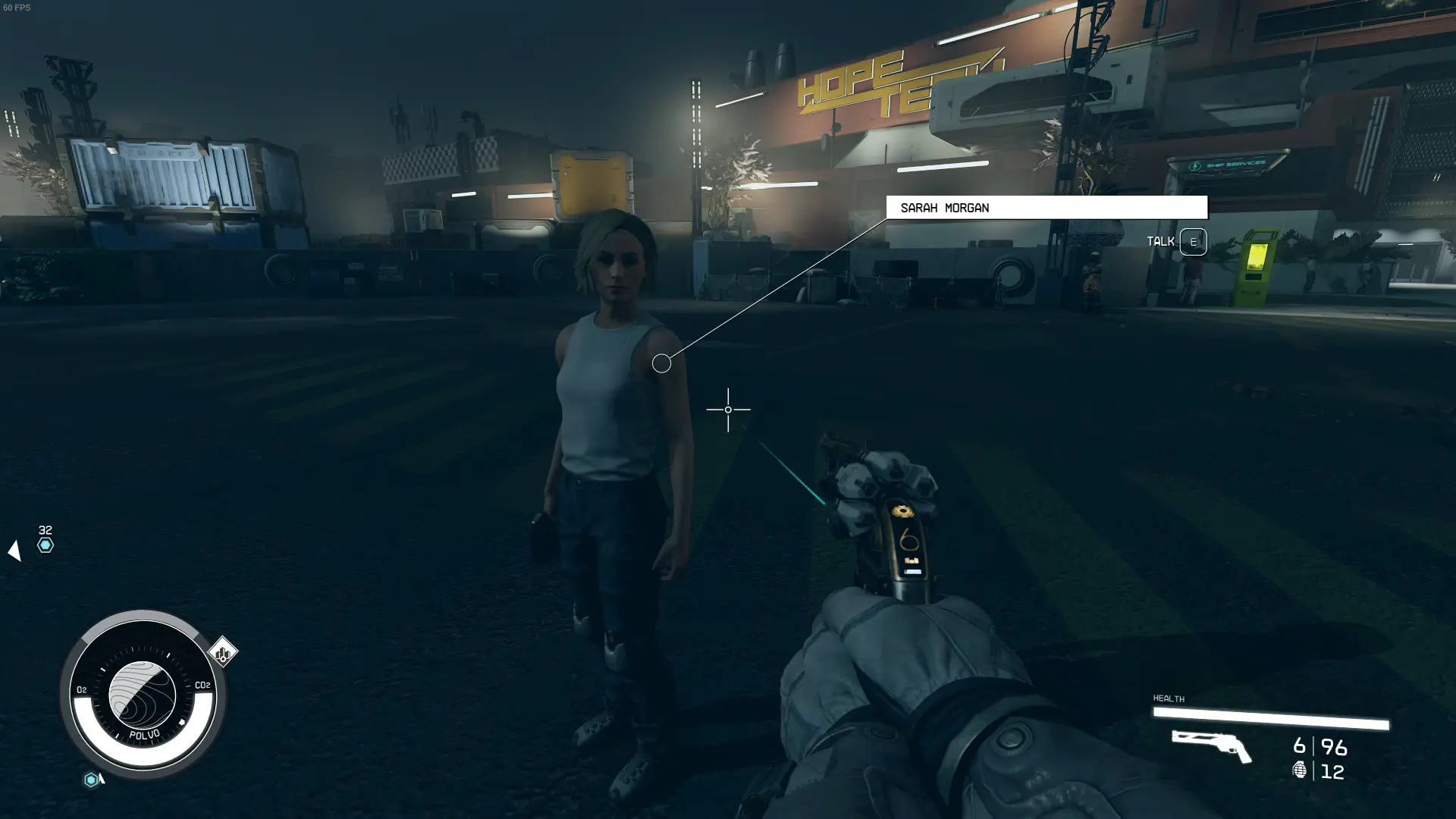Click the settlement diamond icon beside the watch

222,652
